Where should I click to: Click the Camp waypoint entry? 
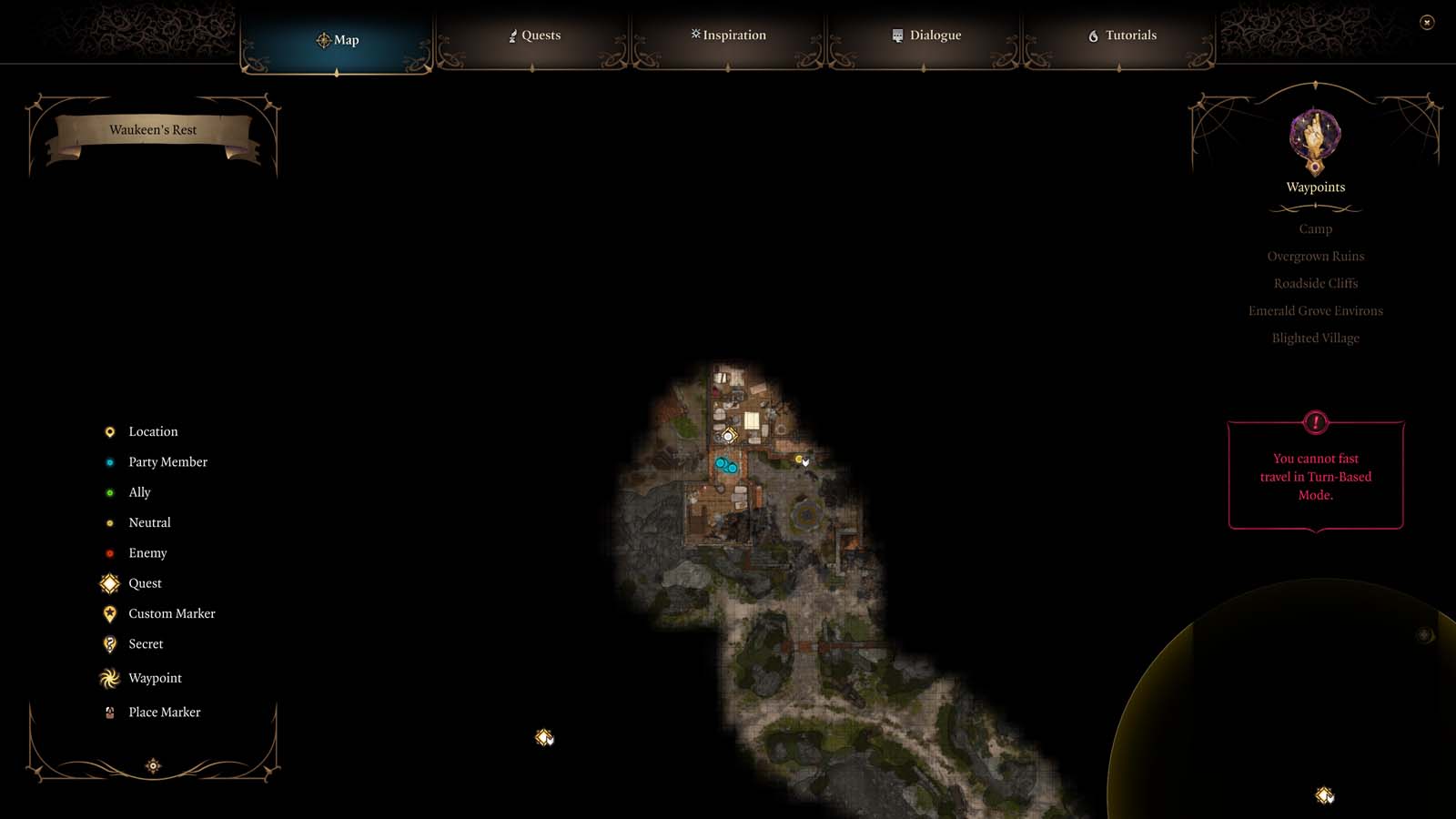[1316, 228]
